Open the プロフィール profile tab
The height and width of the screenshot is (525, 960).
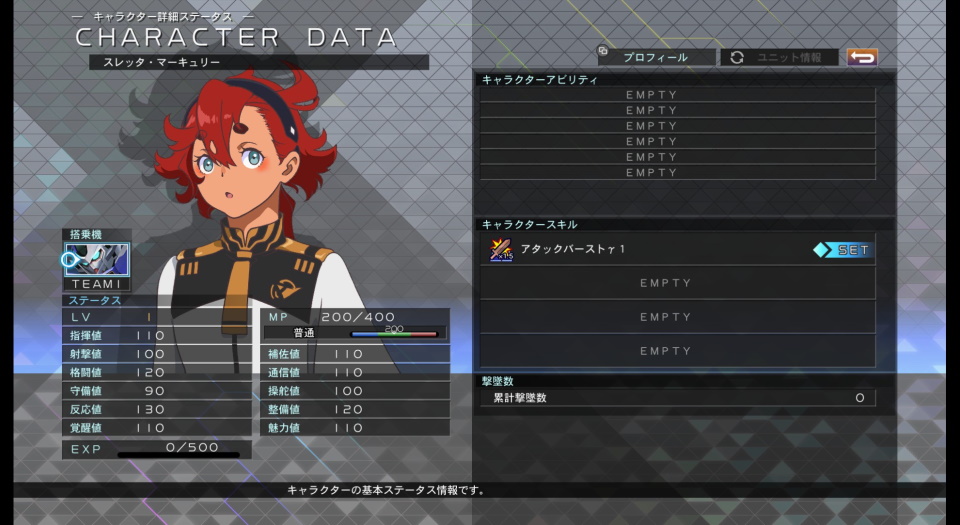click(656, 57)
